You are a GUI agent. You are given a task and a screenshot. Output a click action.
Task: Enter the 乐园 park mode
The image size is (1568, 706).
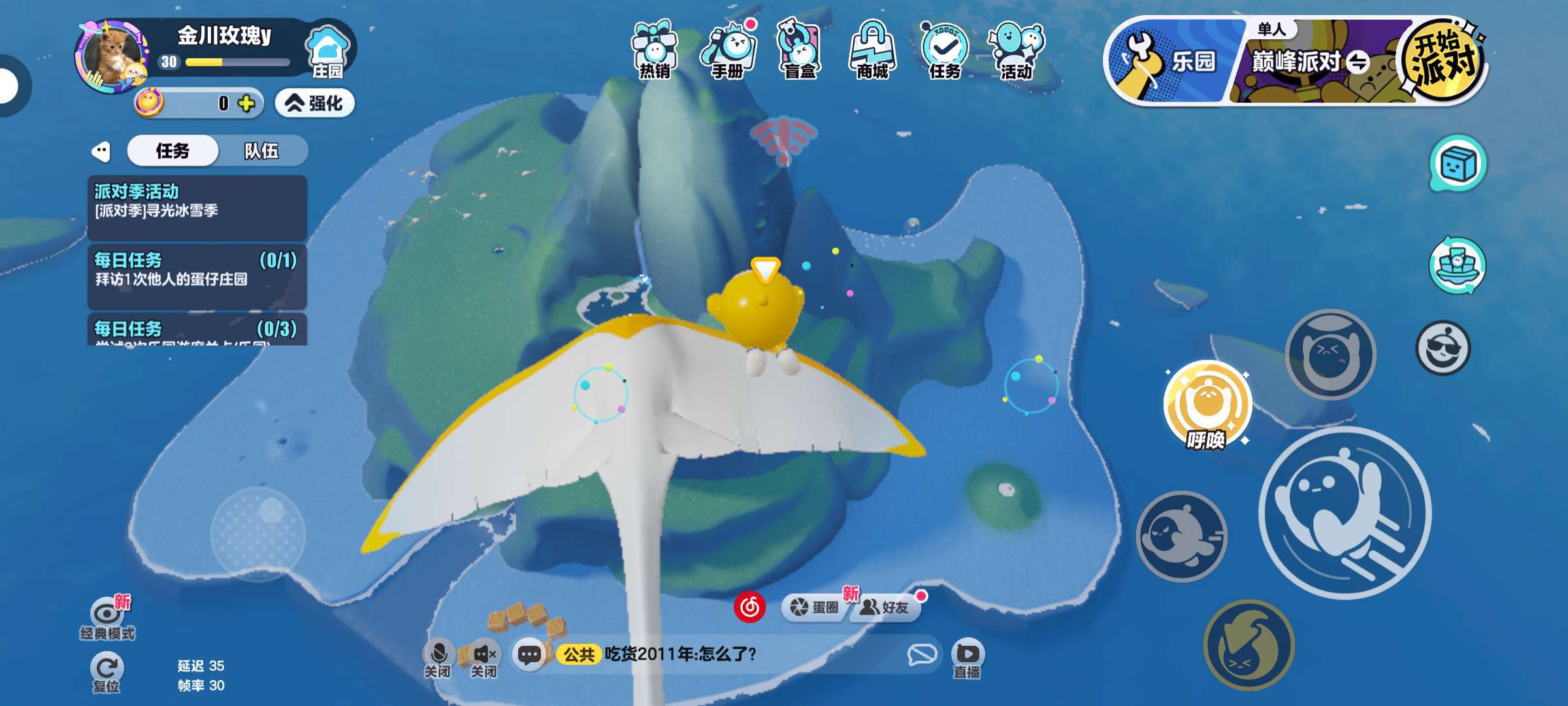click(1173, 61)
